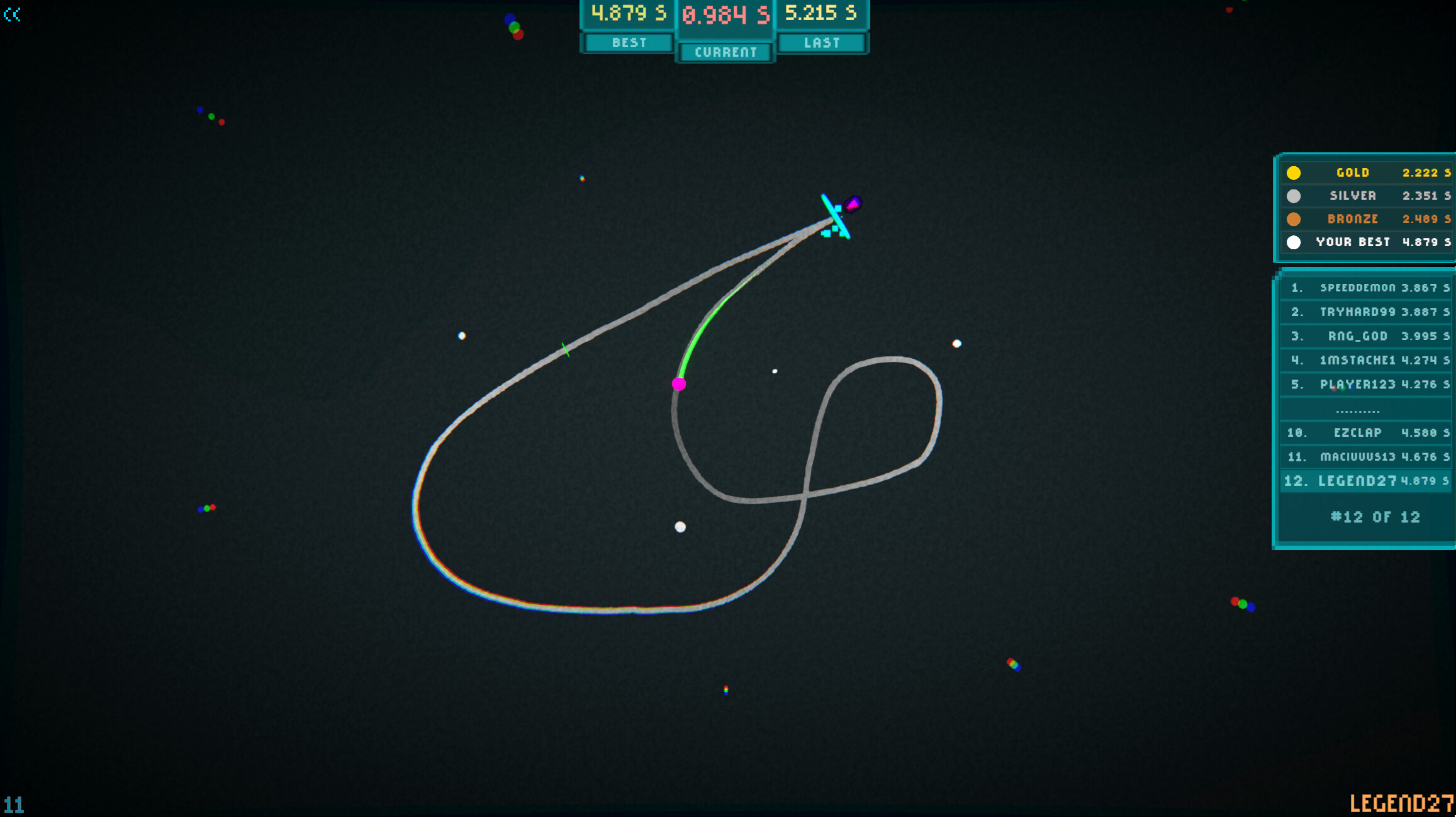Click the yellow GOLD time swatch row

[1365, 172]
